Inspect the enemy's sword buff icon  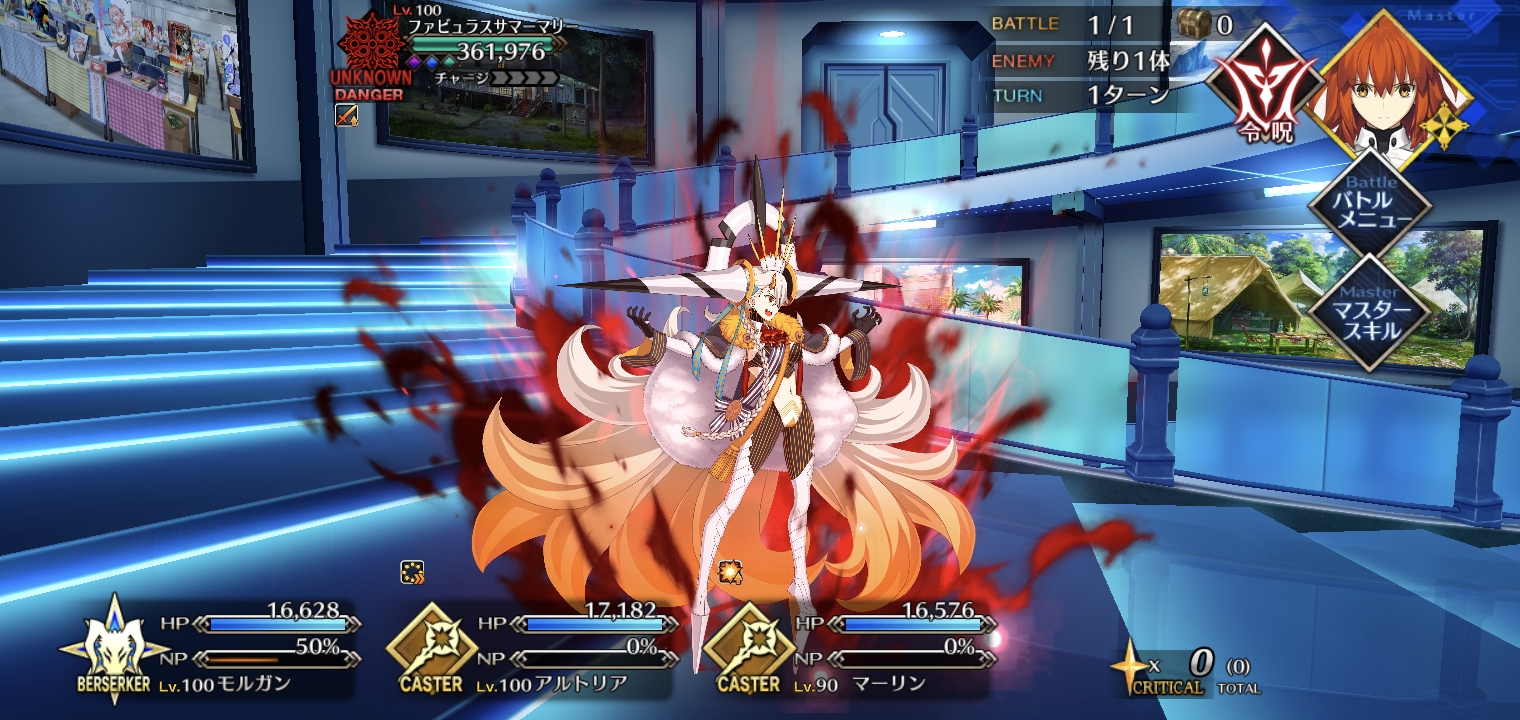[345, 115]
